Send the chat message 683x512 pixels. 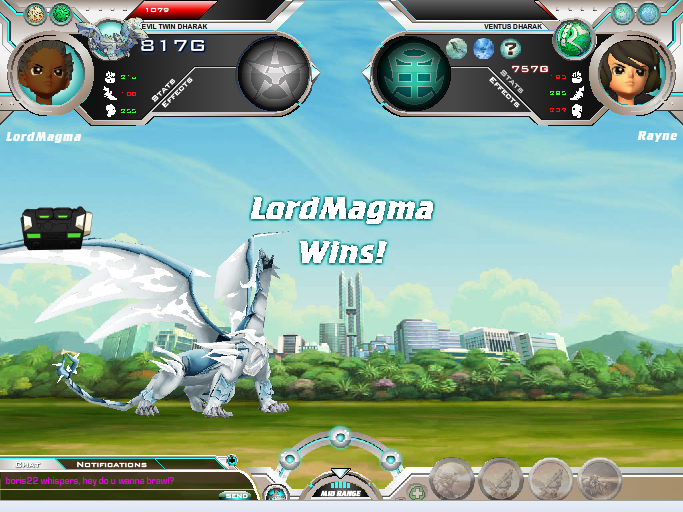pyautogui.click(x=236, y=495)
